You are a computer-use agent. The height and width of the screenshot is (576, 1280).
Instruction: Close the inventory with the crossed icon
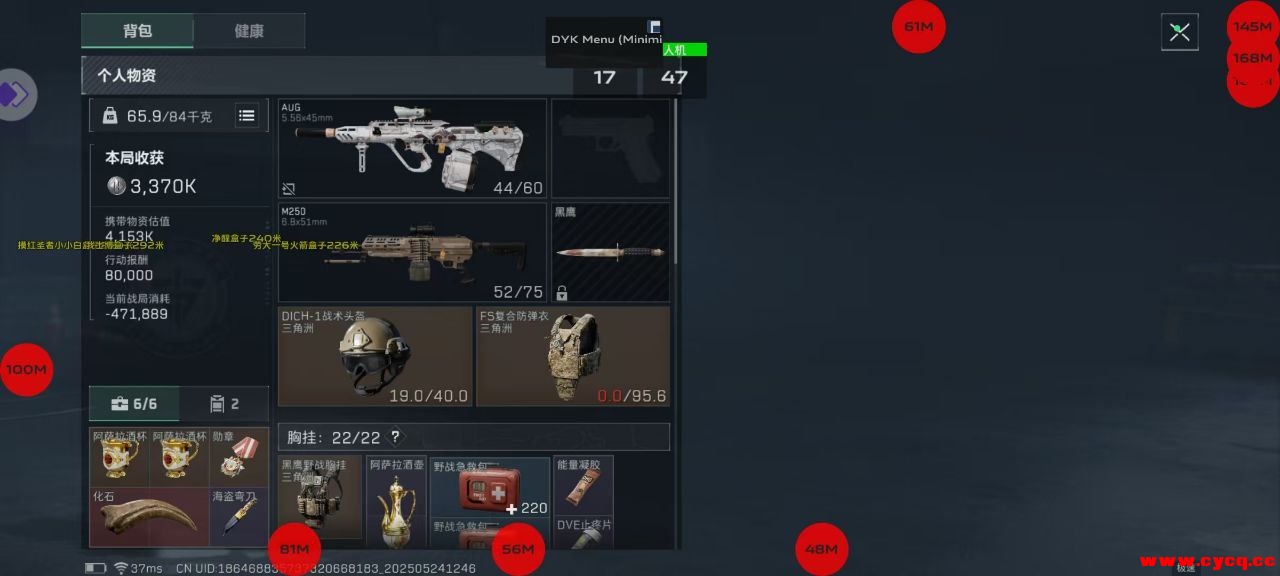[1179, 32]
